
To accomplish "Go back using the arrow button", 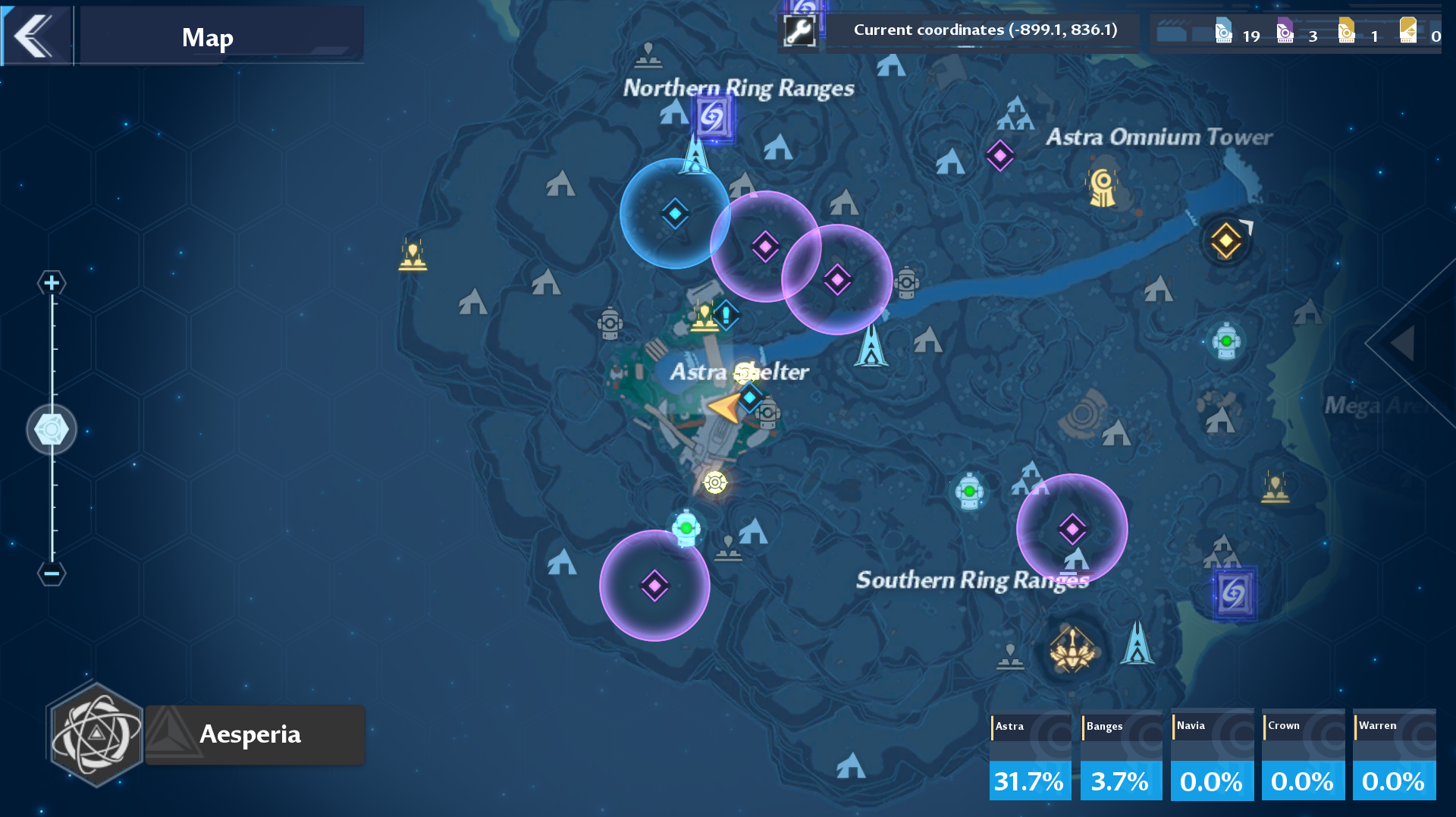I will (35, 36).
